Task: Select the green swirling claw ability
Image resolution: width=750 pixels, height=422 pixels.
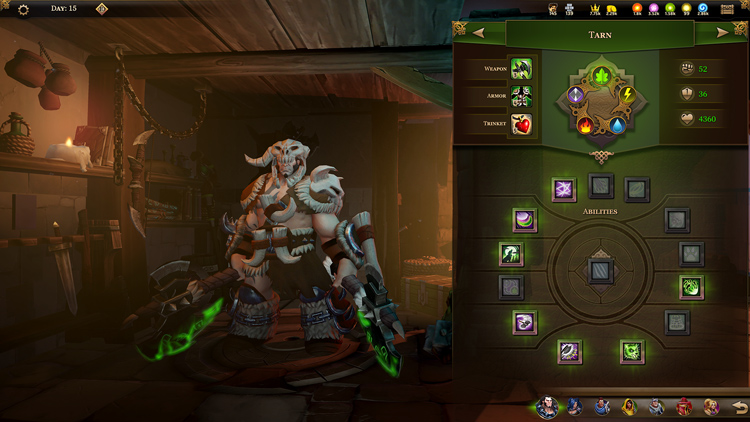Action: pyautogui.click(x=692, y=288)
